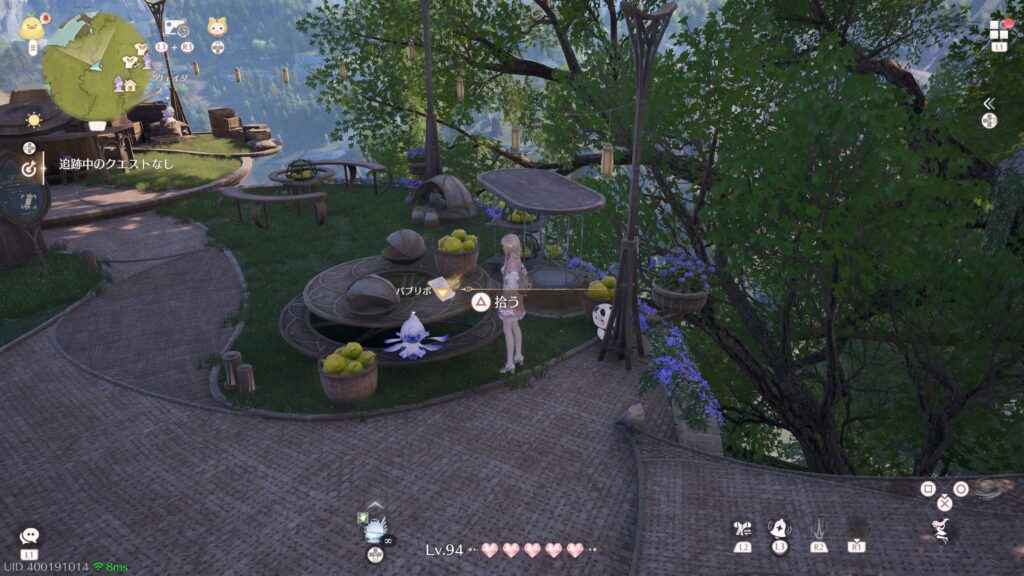The image size is (1024, 576).
Task: Click the yellow chick icon
Action: (31, 26)
